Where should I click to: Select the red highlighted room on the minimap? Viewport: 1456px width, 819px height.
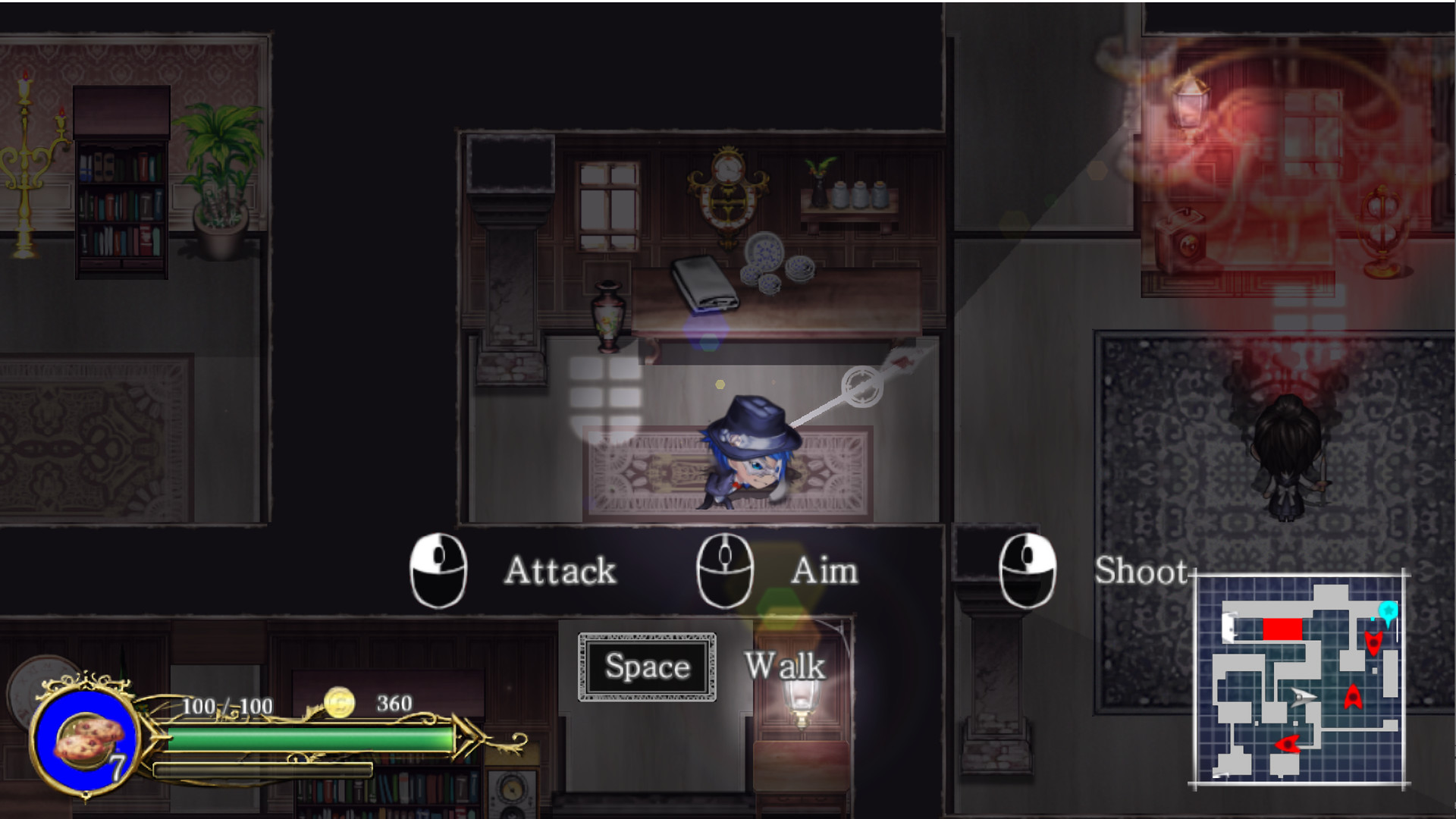(1282, 628)
